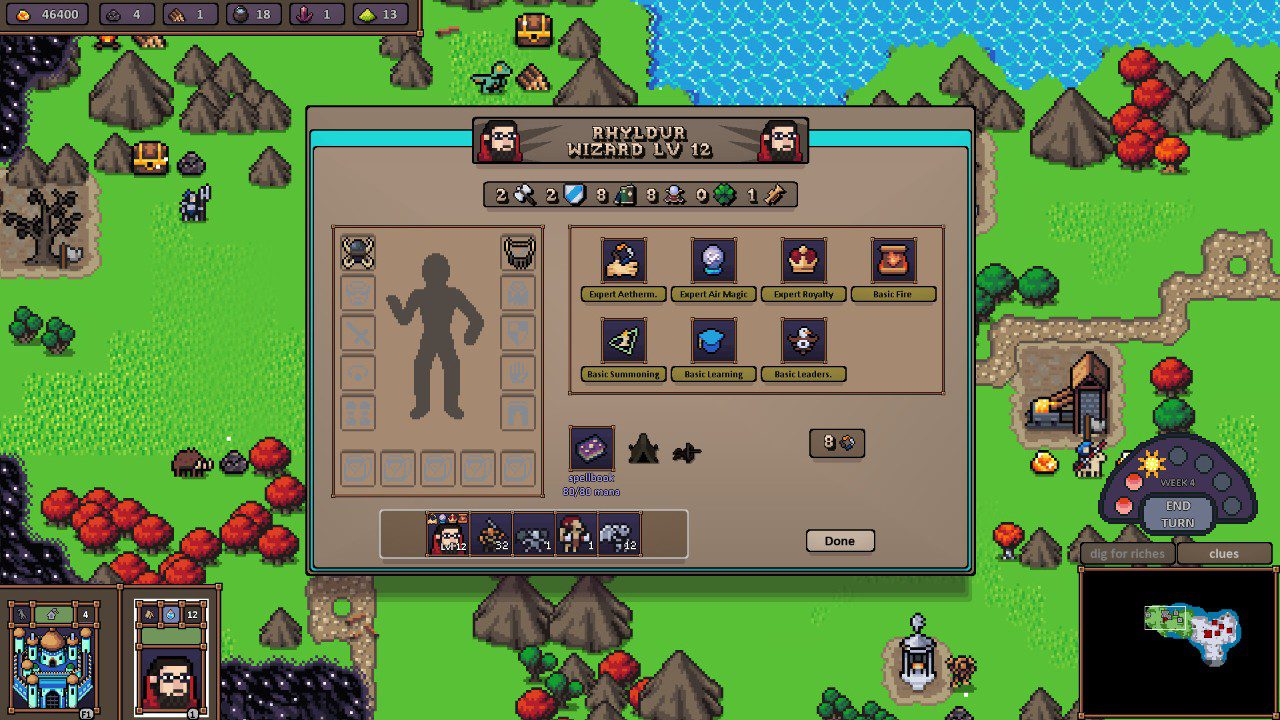The width and height of the screenshot is (1280, 720).
Task: Open Rhyldur's spellbook
Action: (592, 452)
